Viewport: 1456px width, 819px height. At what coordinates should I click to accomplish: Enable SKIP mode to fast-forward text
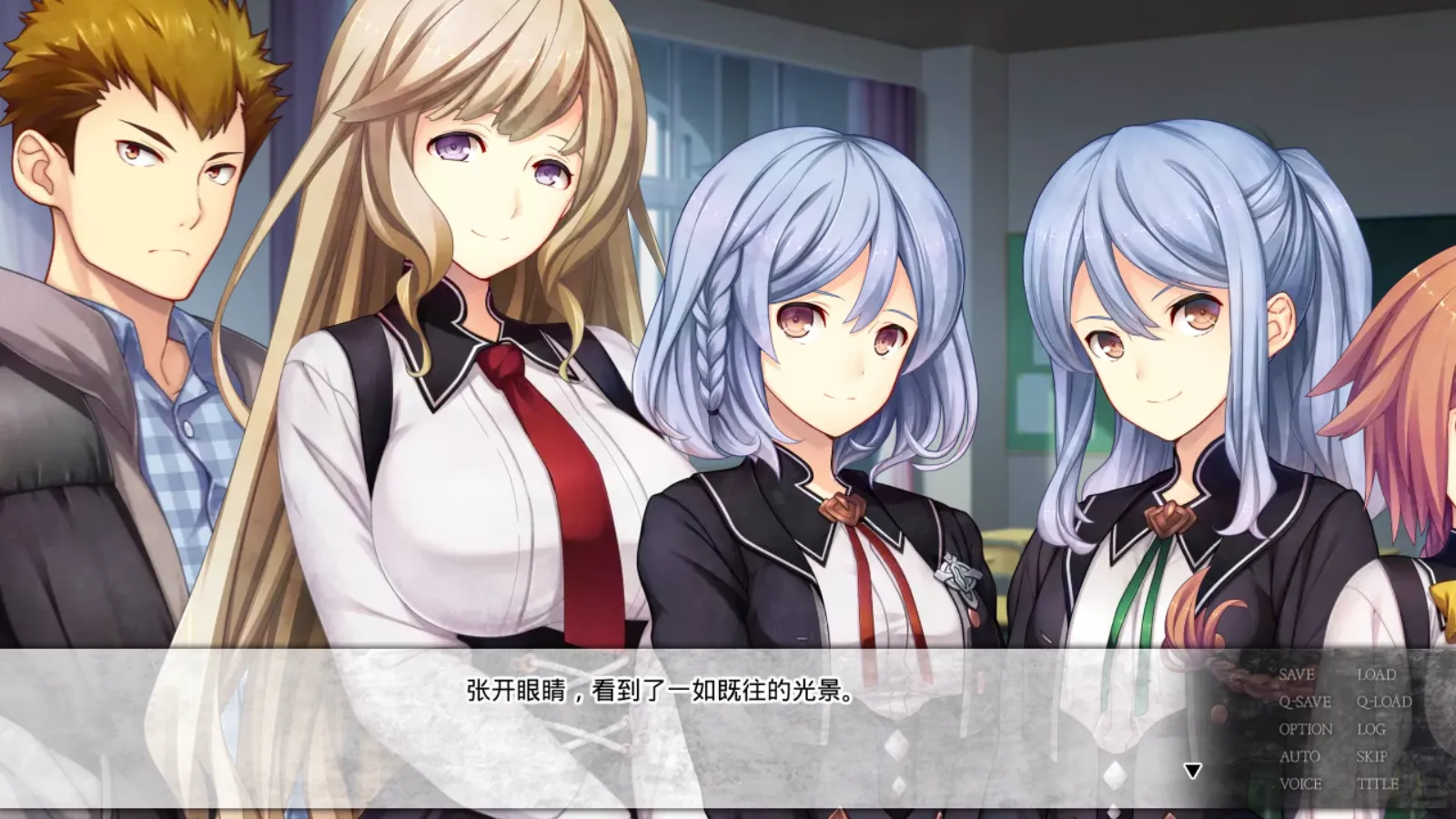pos(1371,755)
